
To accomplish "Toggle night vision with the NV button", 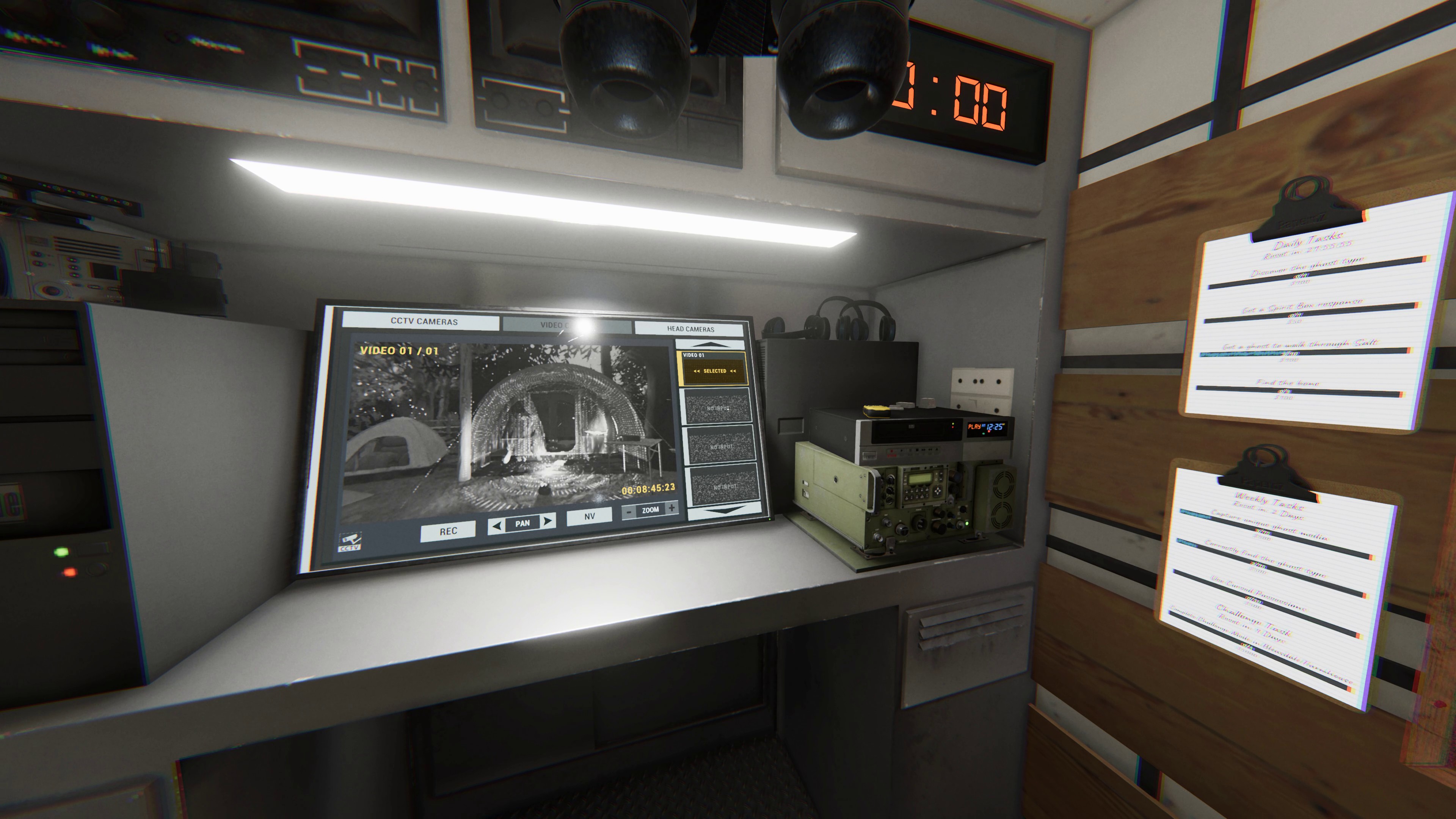I will pyautogui.click(x=590, y=516).
